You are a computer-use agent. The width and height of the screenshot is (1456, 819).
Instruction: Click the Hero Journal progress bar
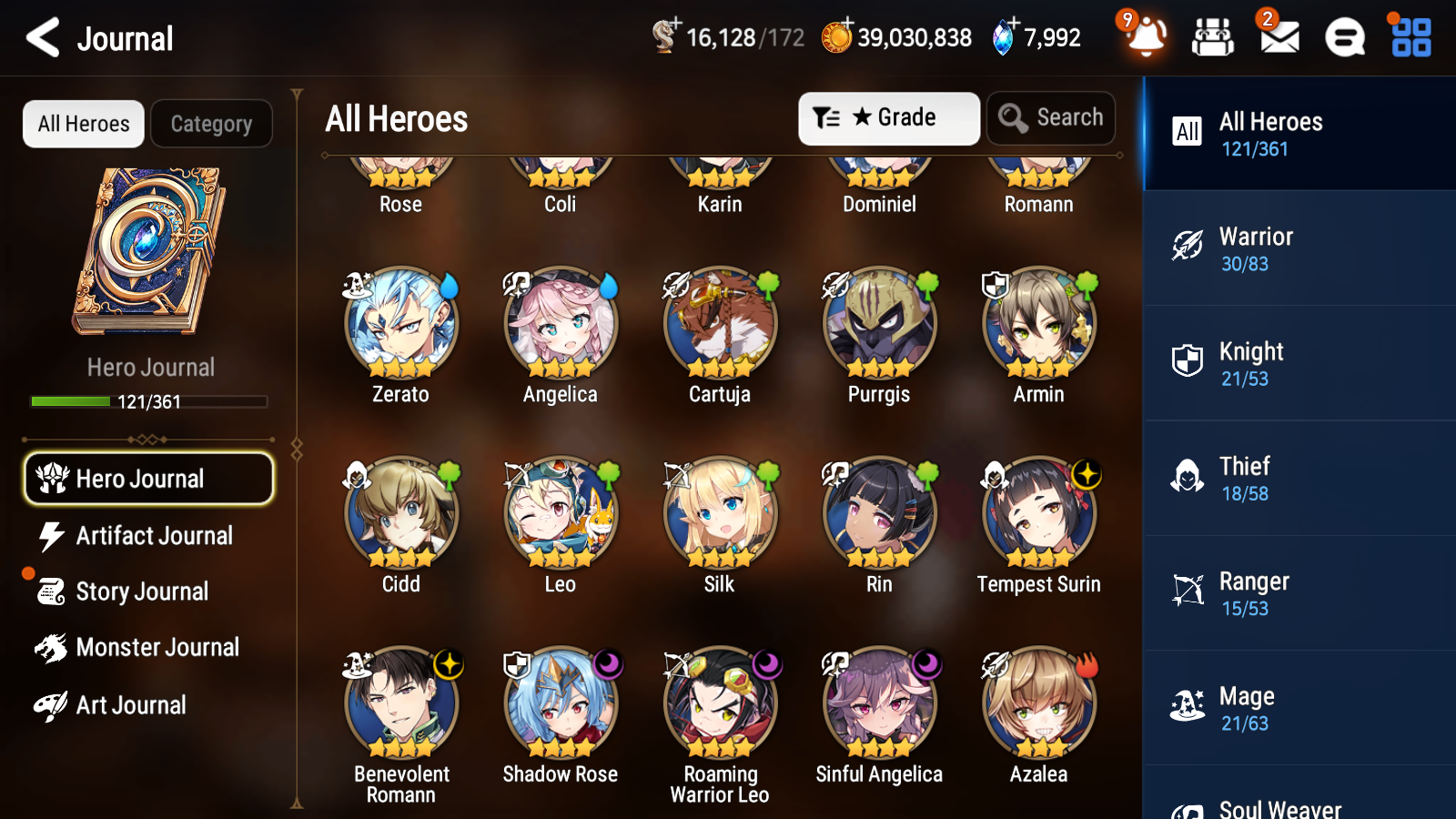(x=148, y=401)
